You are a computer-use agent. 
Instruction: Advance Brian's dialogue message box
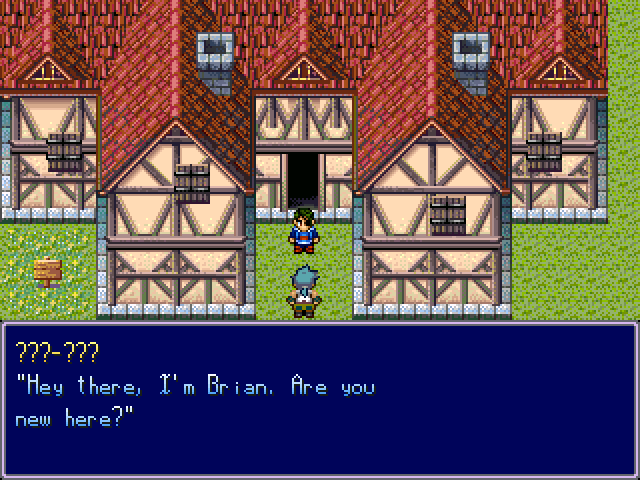point(320,400)
